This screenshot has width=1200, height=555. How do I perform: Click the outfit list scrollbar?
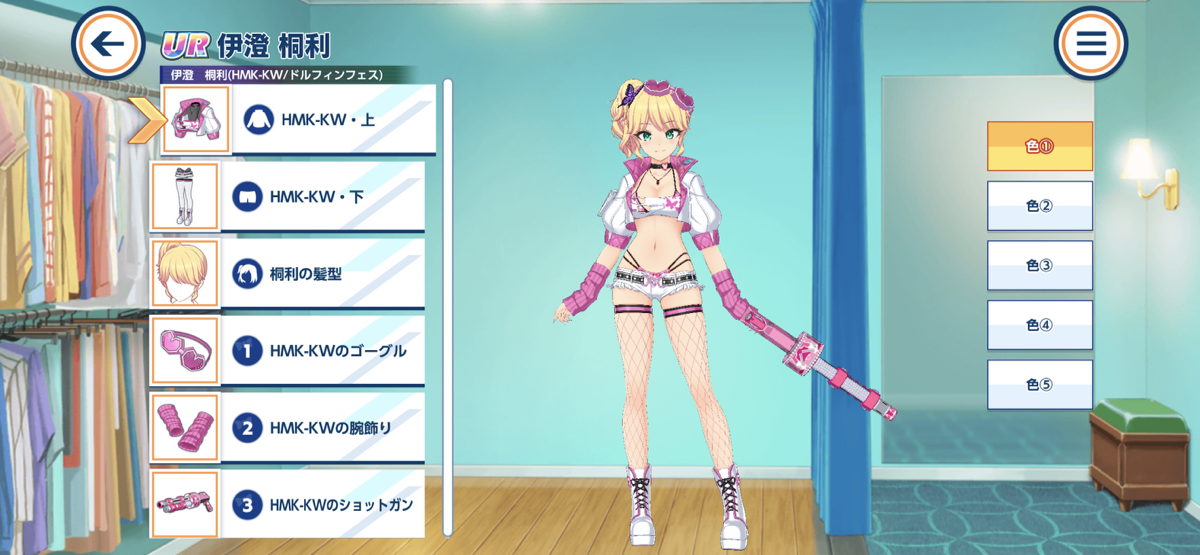coord(448,300)
